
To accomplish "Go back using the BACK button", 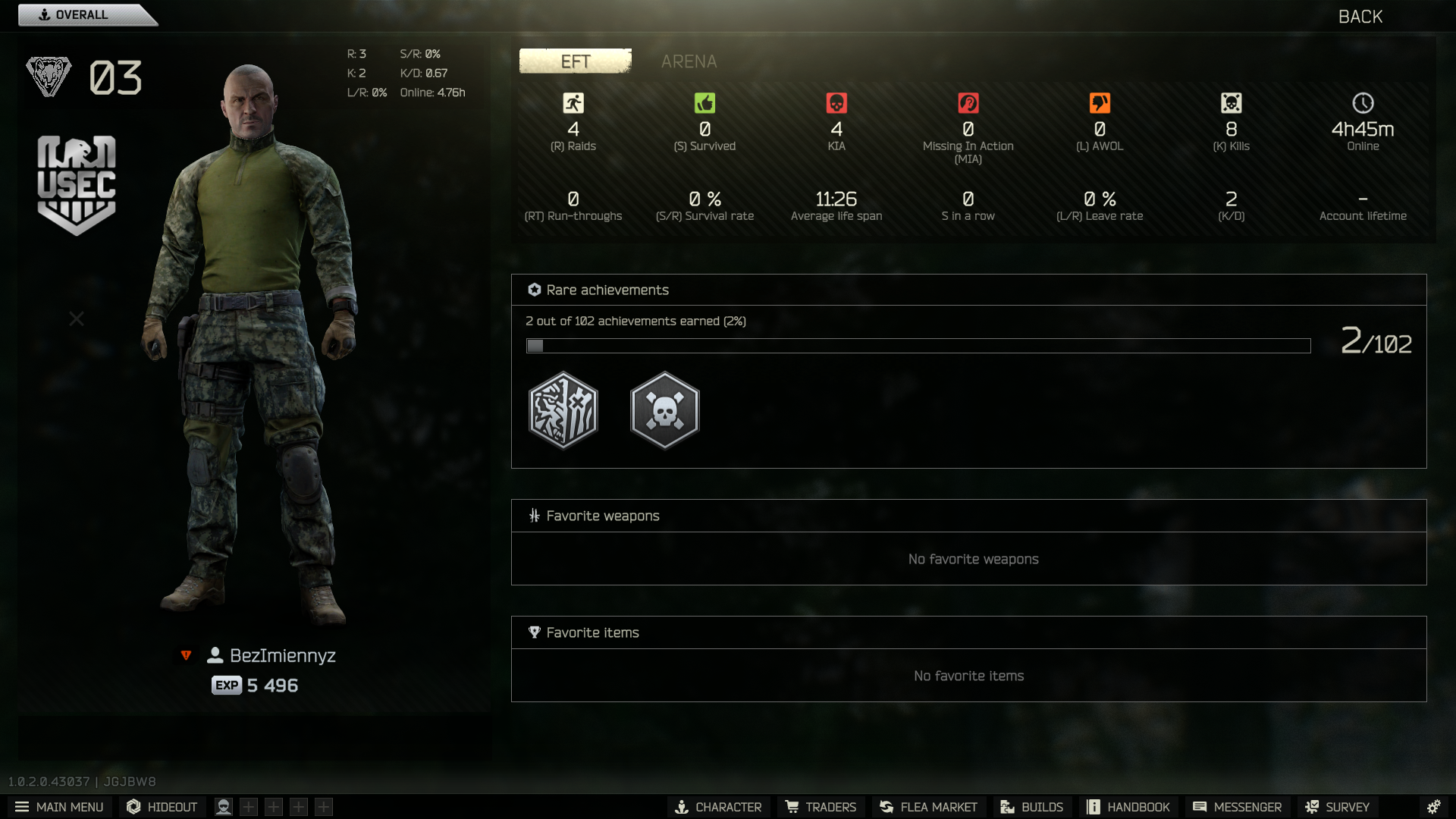I will coord(1360,17).
